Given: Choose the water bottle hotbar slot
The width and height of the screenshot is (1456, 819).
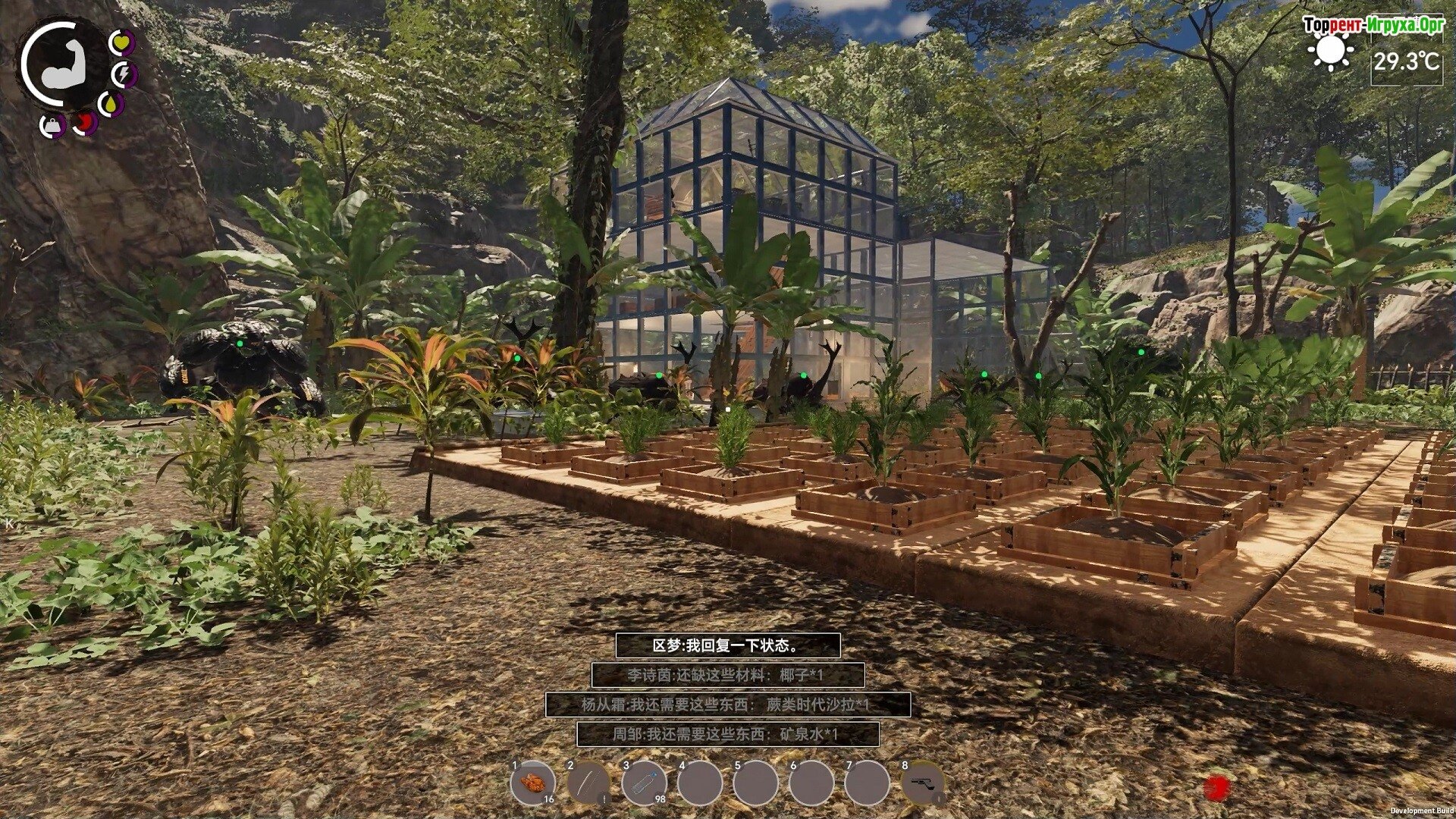Looking at the screenshot, I should (644, 783).
